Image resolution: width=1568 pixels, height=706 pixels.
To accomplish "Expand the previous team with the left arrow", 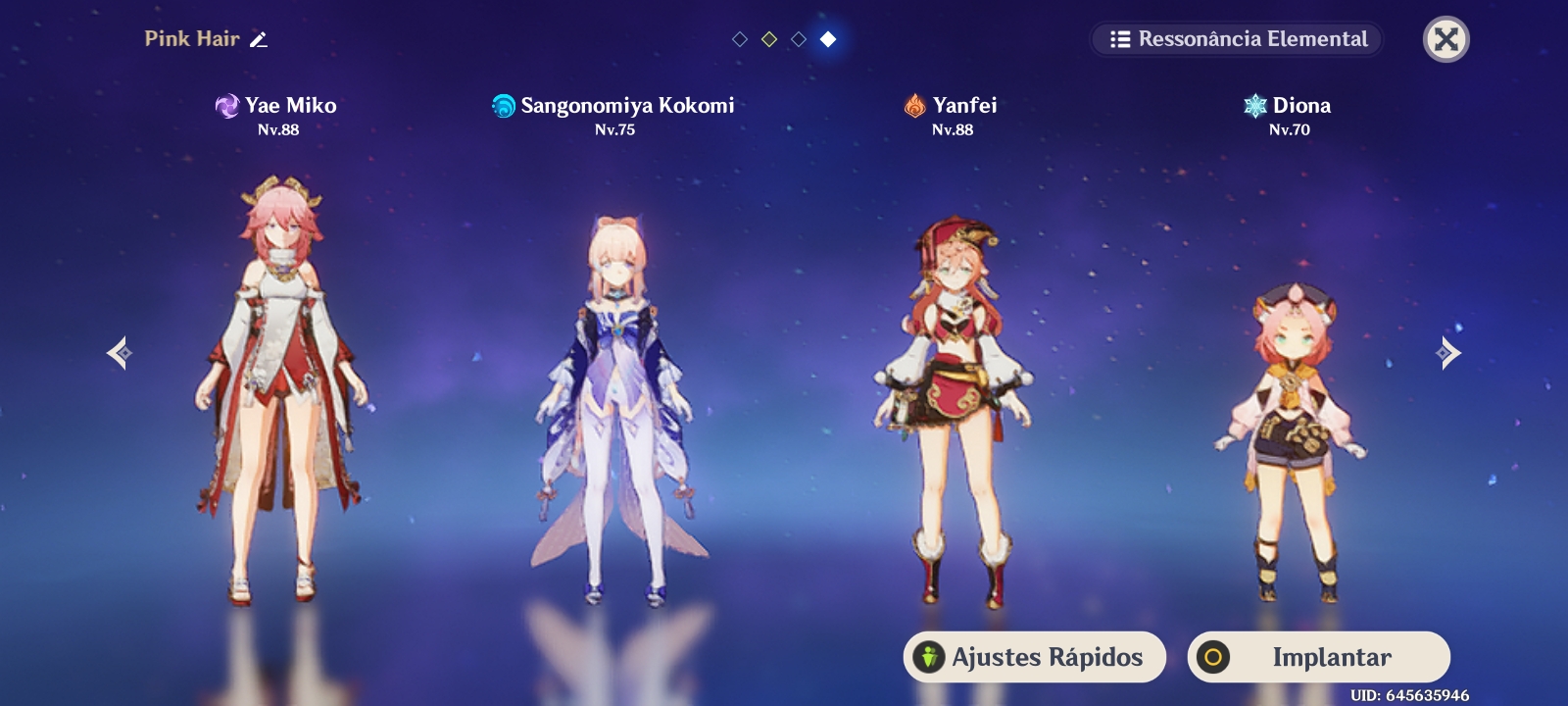I will pyautogui.click(x=119, y=353).
